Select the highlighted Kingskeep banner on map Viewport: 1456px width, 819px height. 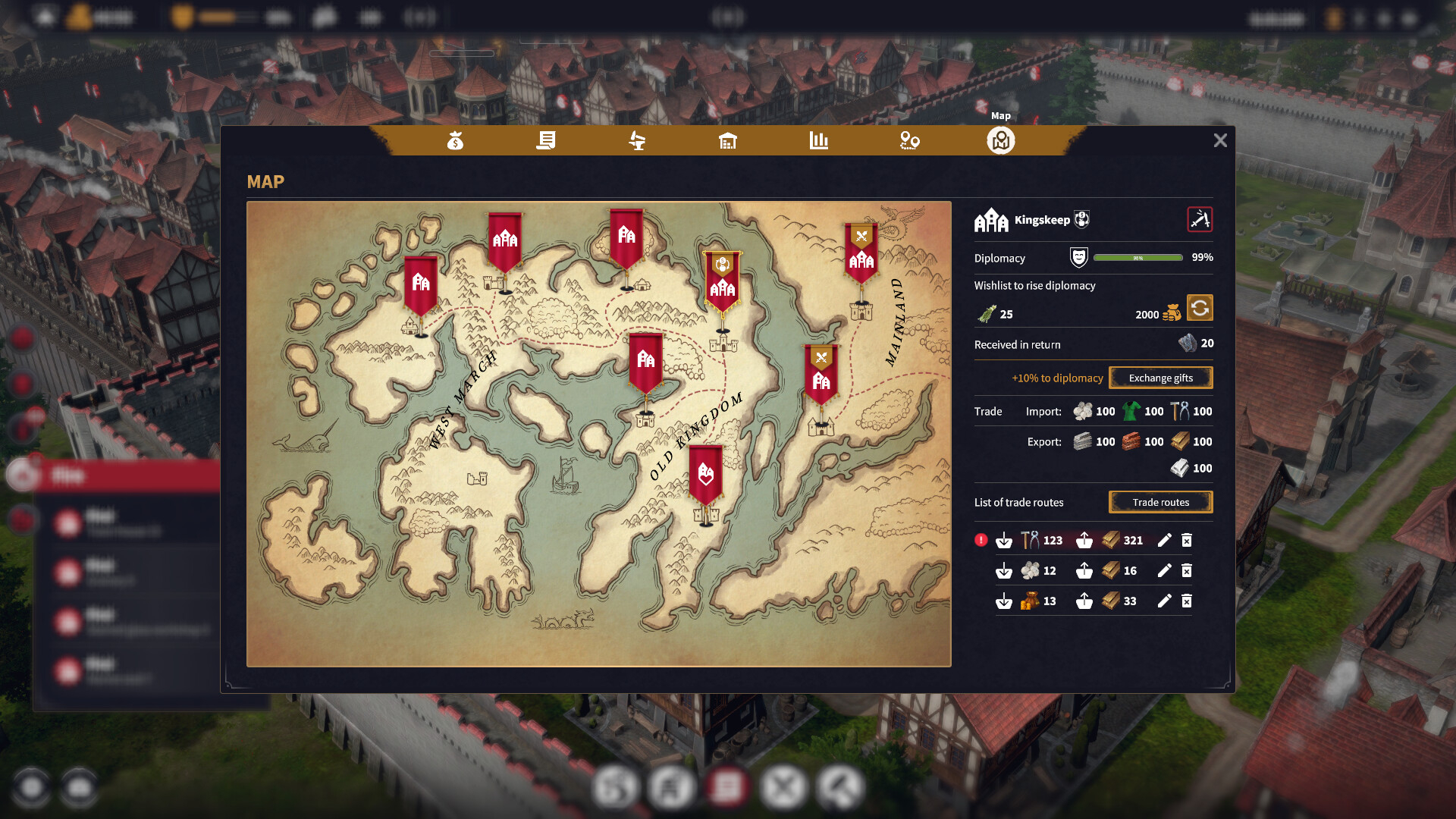click(x=723, y=282)
